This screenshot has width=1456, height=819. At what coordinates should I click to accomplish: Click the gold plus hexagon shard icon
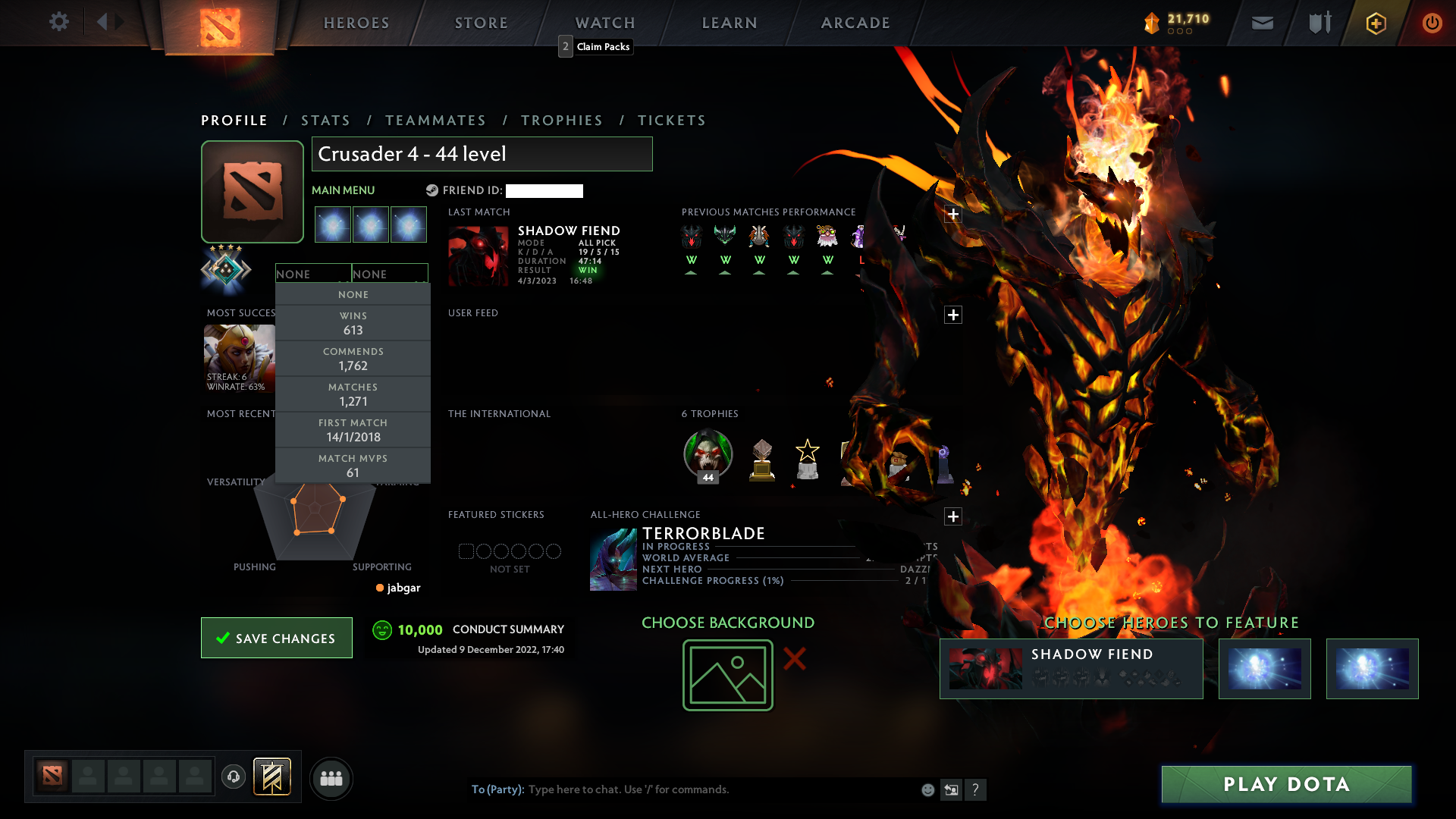point(1375,23)
